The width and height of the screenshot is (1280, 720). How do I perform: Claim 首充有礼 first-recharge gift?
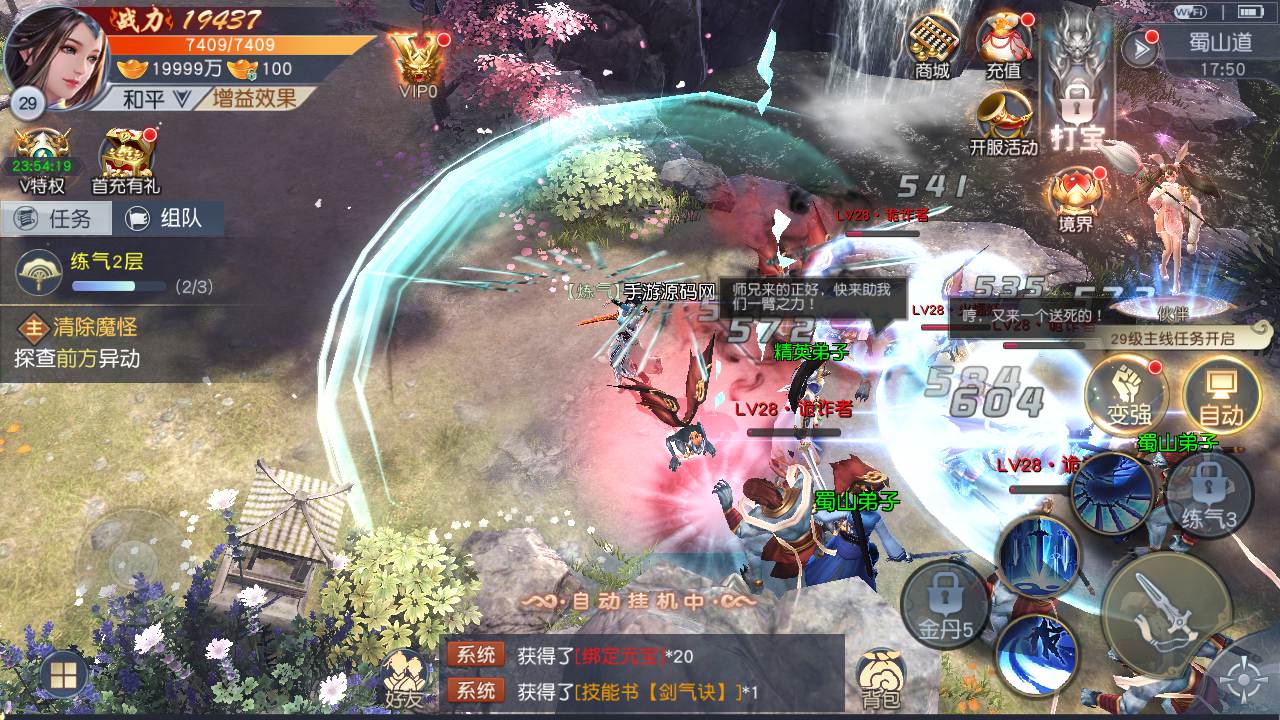pos(125,160)
